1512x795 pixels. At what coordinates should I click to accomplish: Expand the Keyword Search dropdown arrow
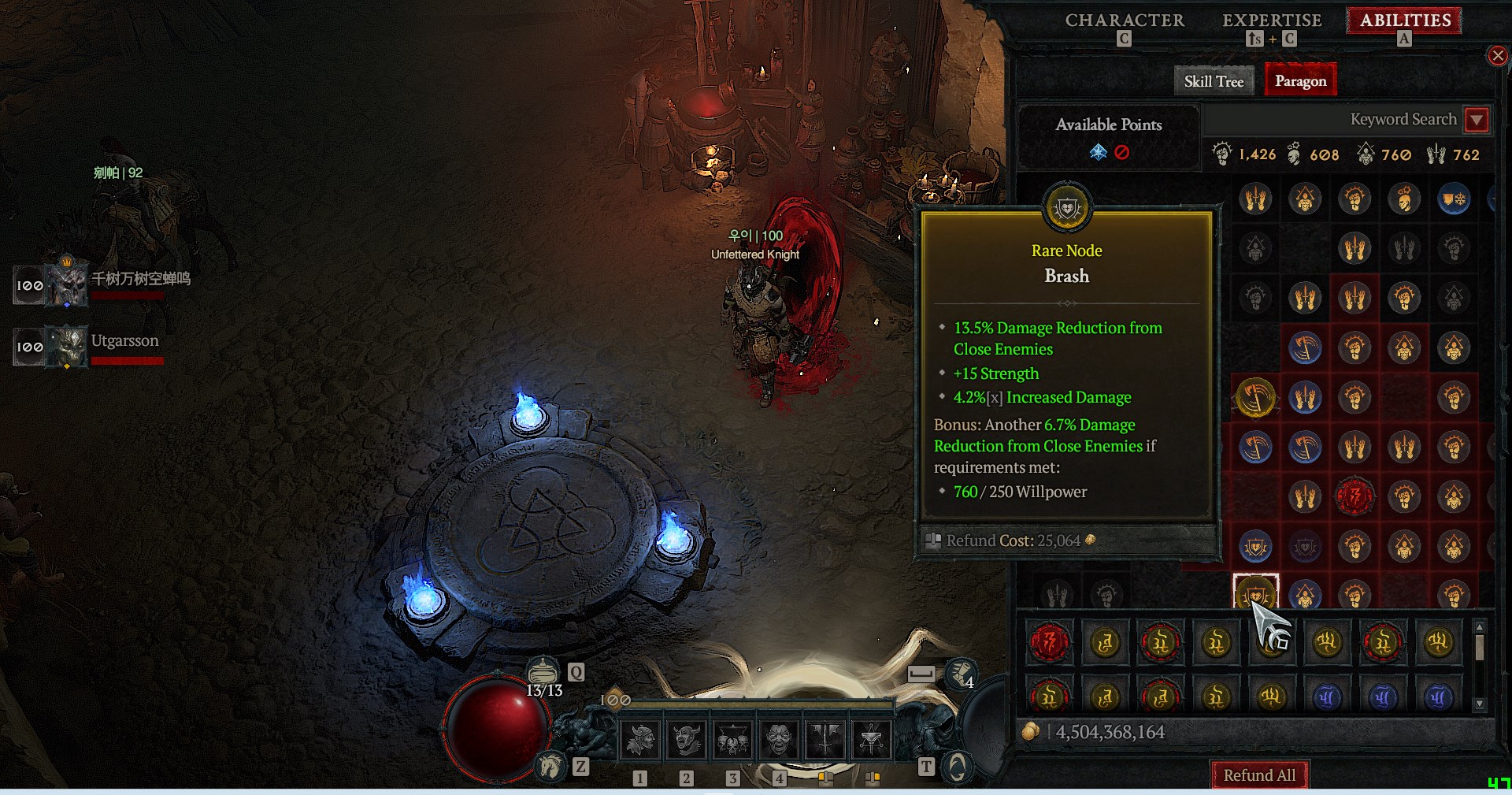pyautogui.click(x=1477, y=120)
